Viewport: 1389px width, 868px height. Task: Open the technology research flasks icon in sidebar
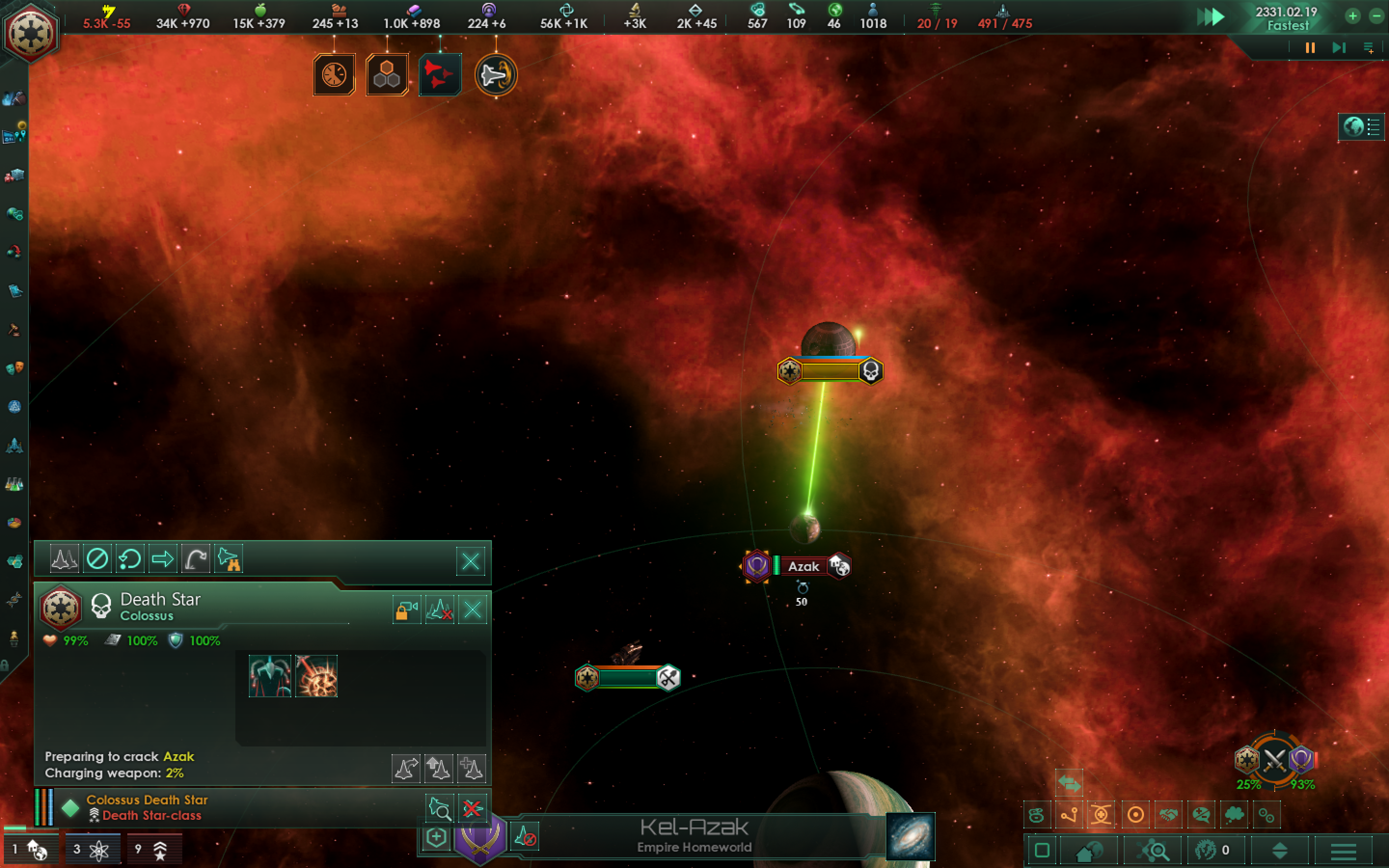[14, 484]
